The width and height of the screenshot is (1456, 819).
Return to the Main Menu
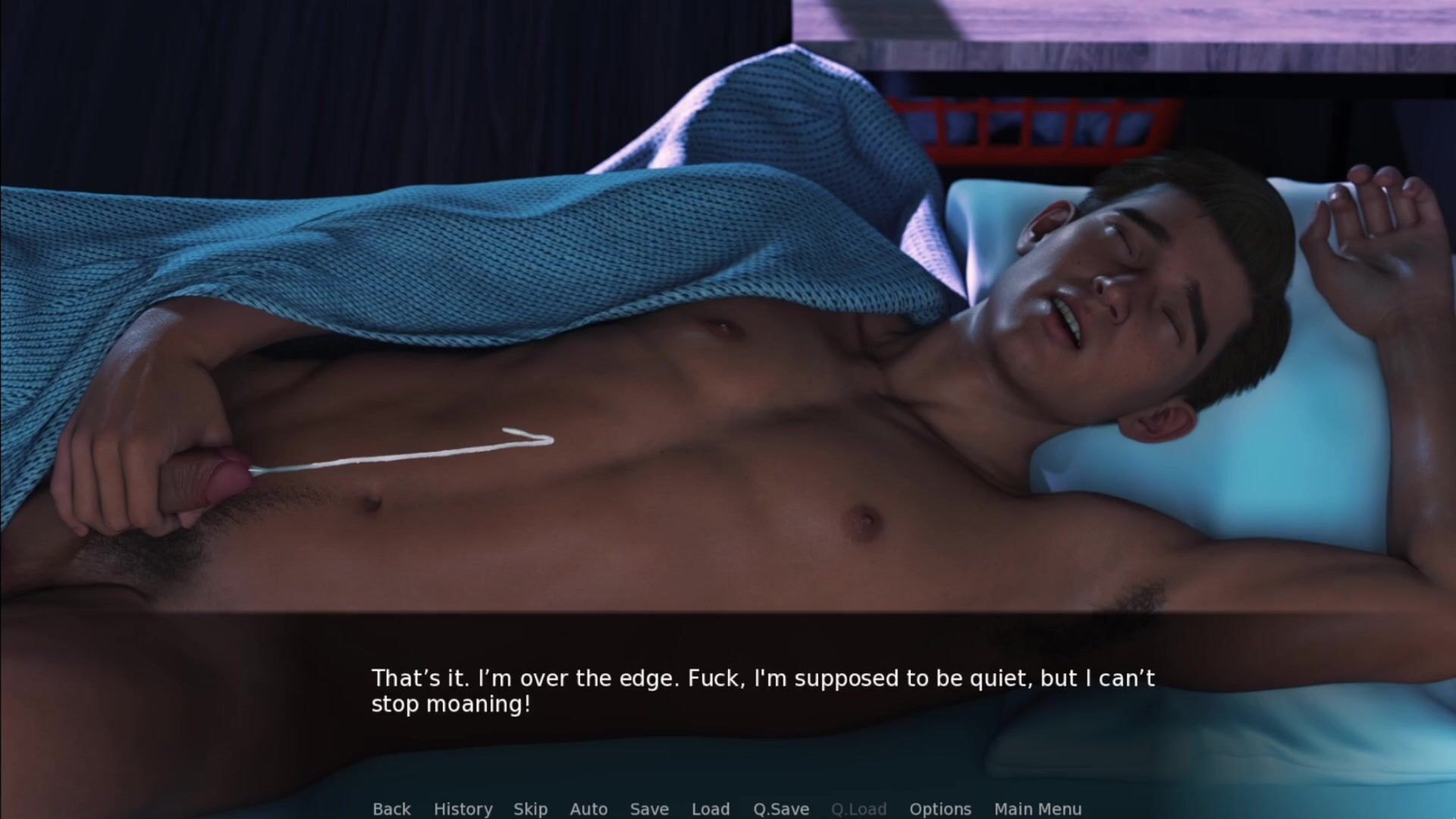pos(1037,809)
